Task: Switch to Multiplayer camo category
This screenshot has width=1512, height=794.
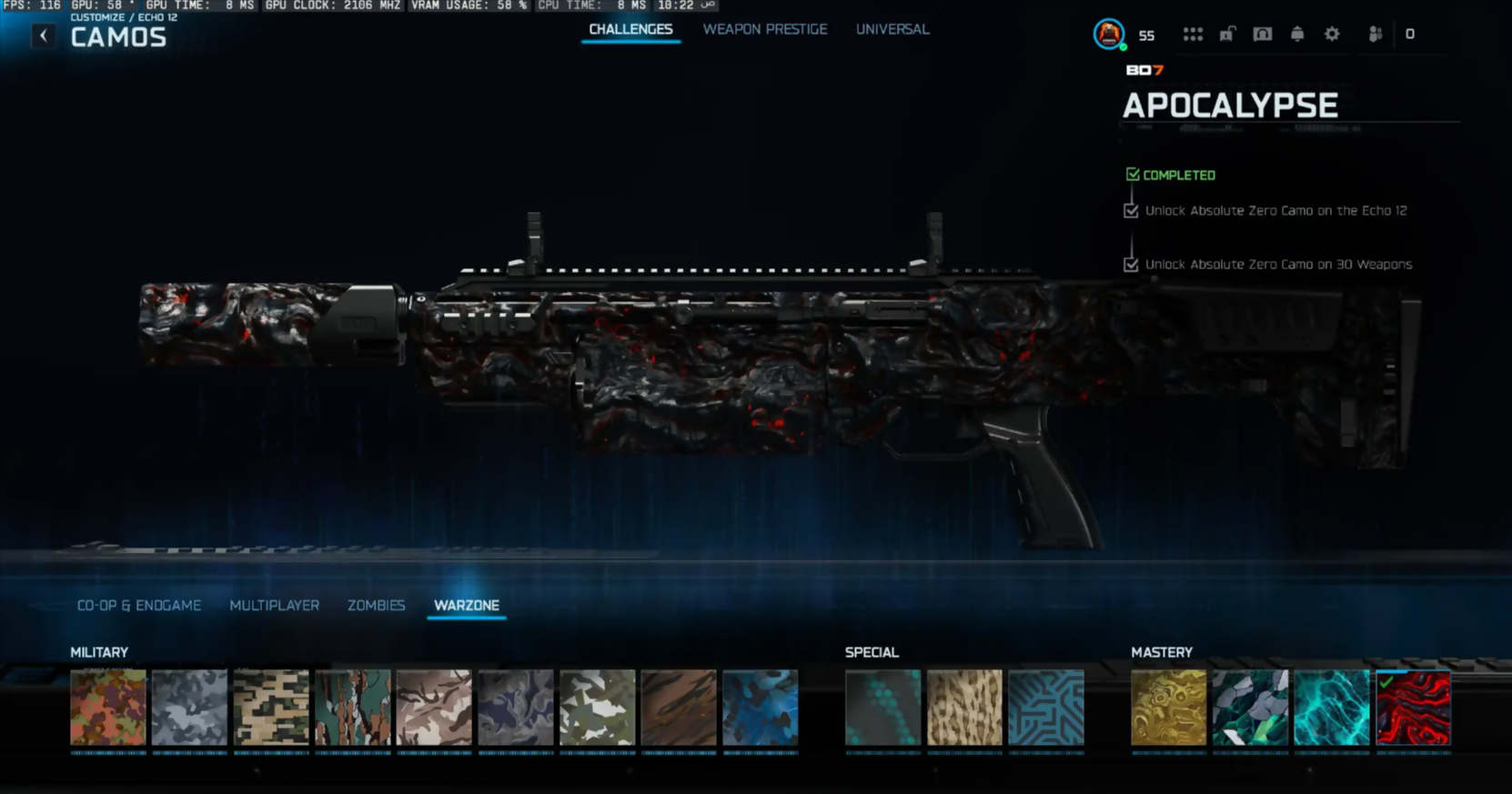Action: [x=274, y=605]
